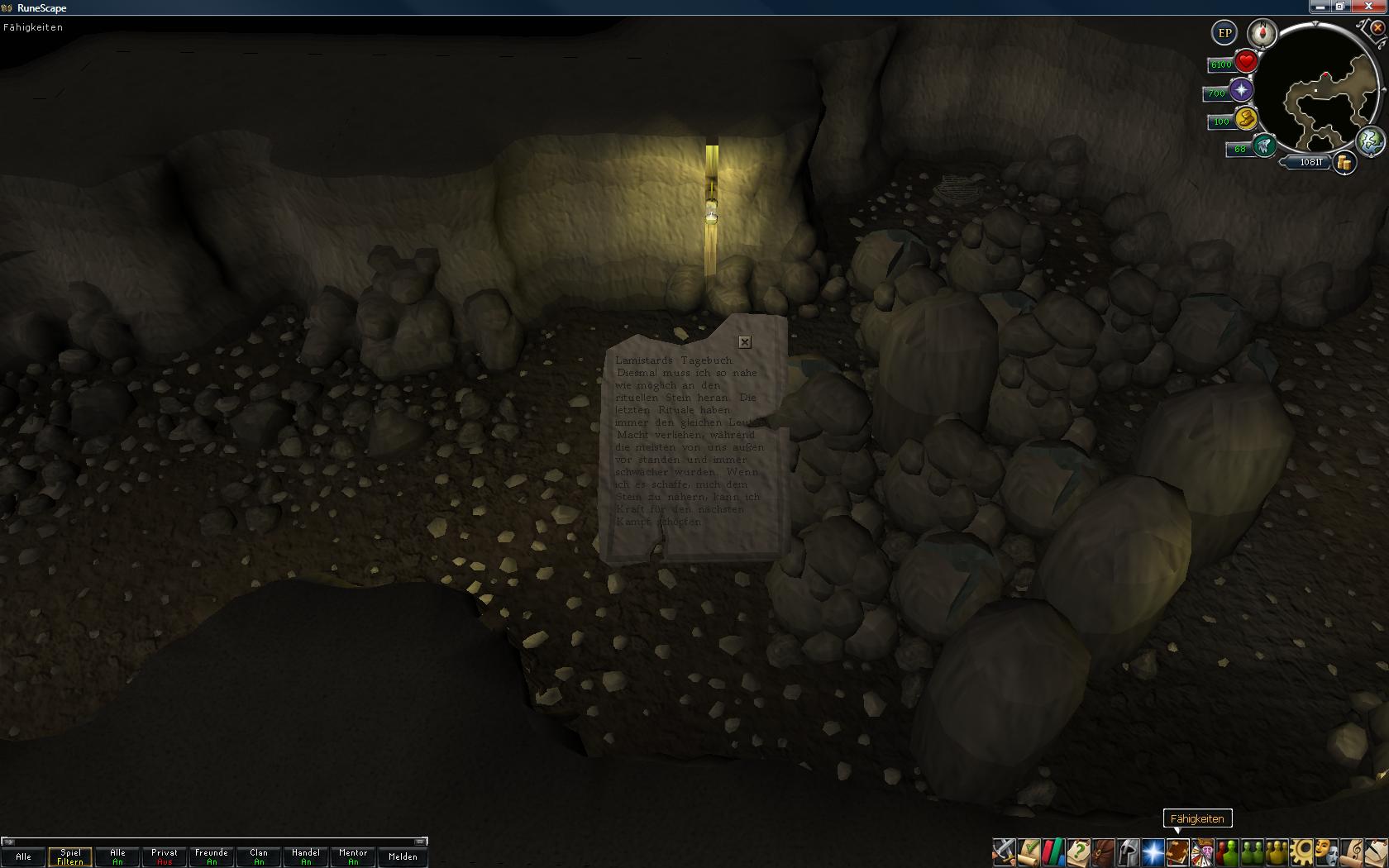Click the Melden report button
This screenshot has width=1389, height=868.
(x=403, y=856)
